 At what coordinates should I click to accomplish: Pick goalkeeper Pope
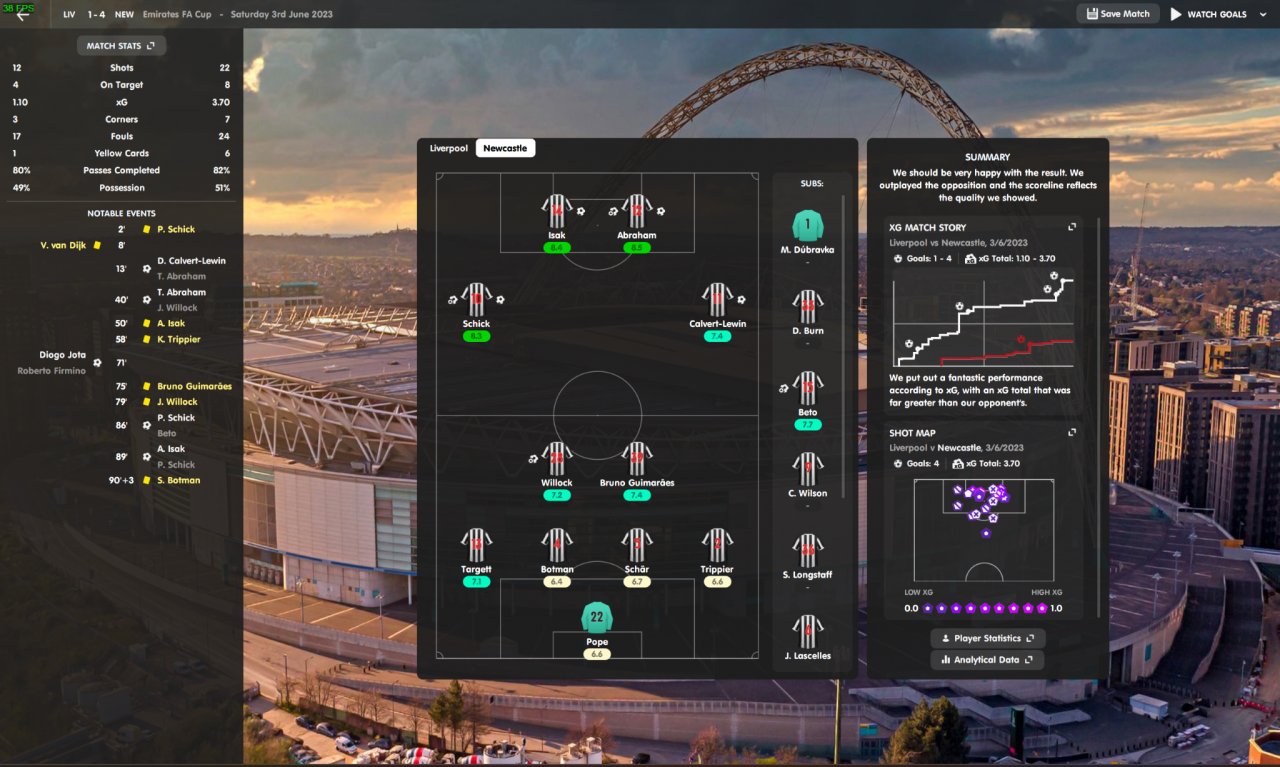(597, 617)
